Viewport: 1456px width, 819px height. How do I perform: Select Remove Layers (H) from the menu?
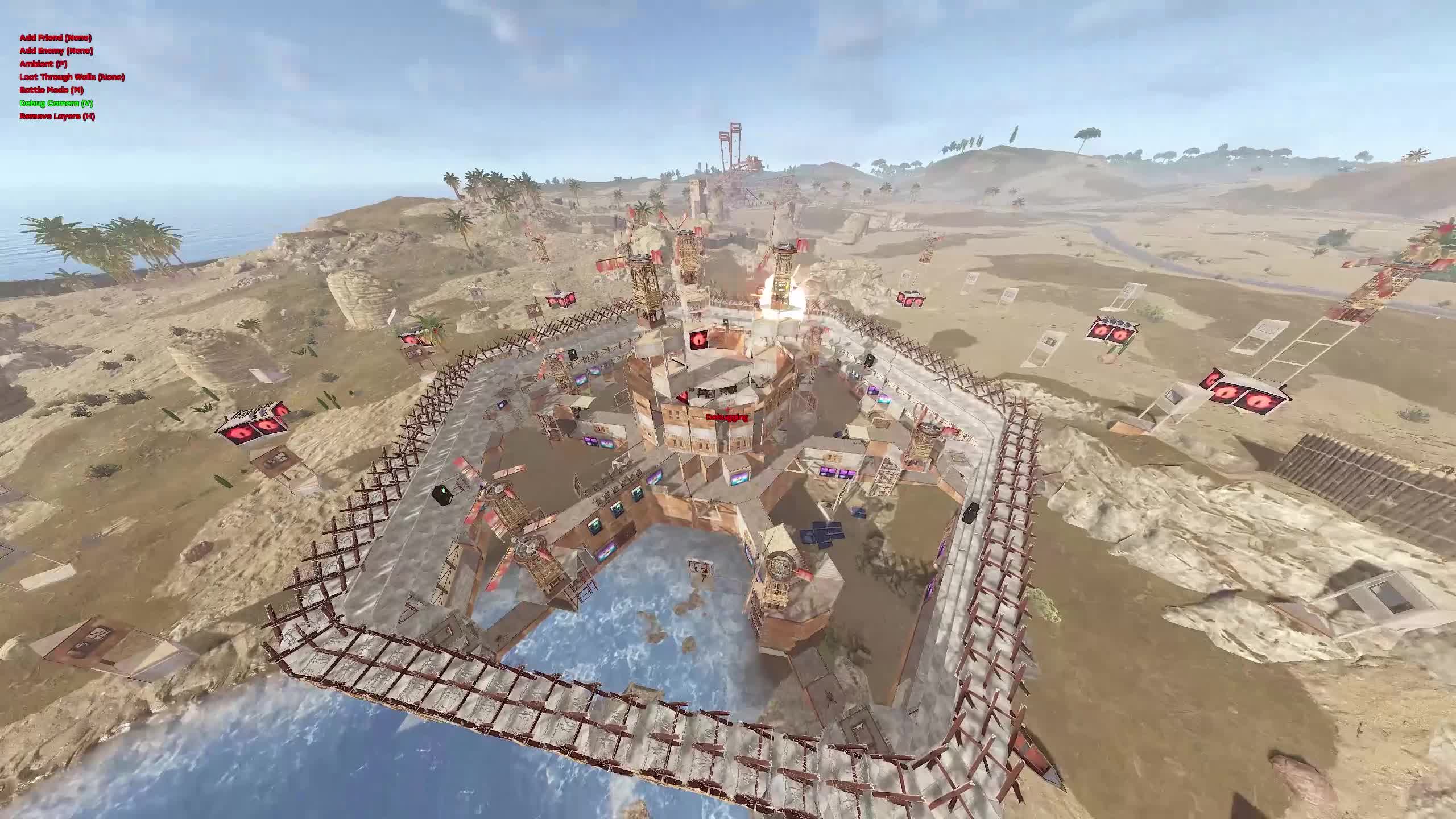[x=57, y=117]
